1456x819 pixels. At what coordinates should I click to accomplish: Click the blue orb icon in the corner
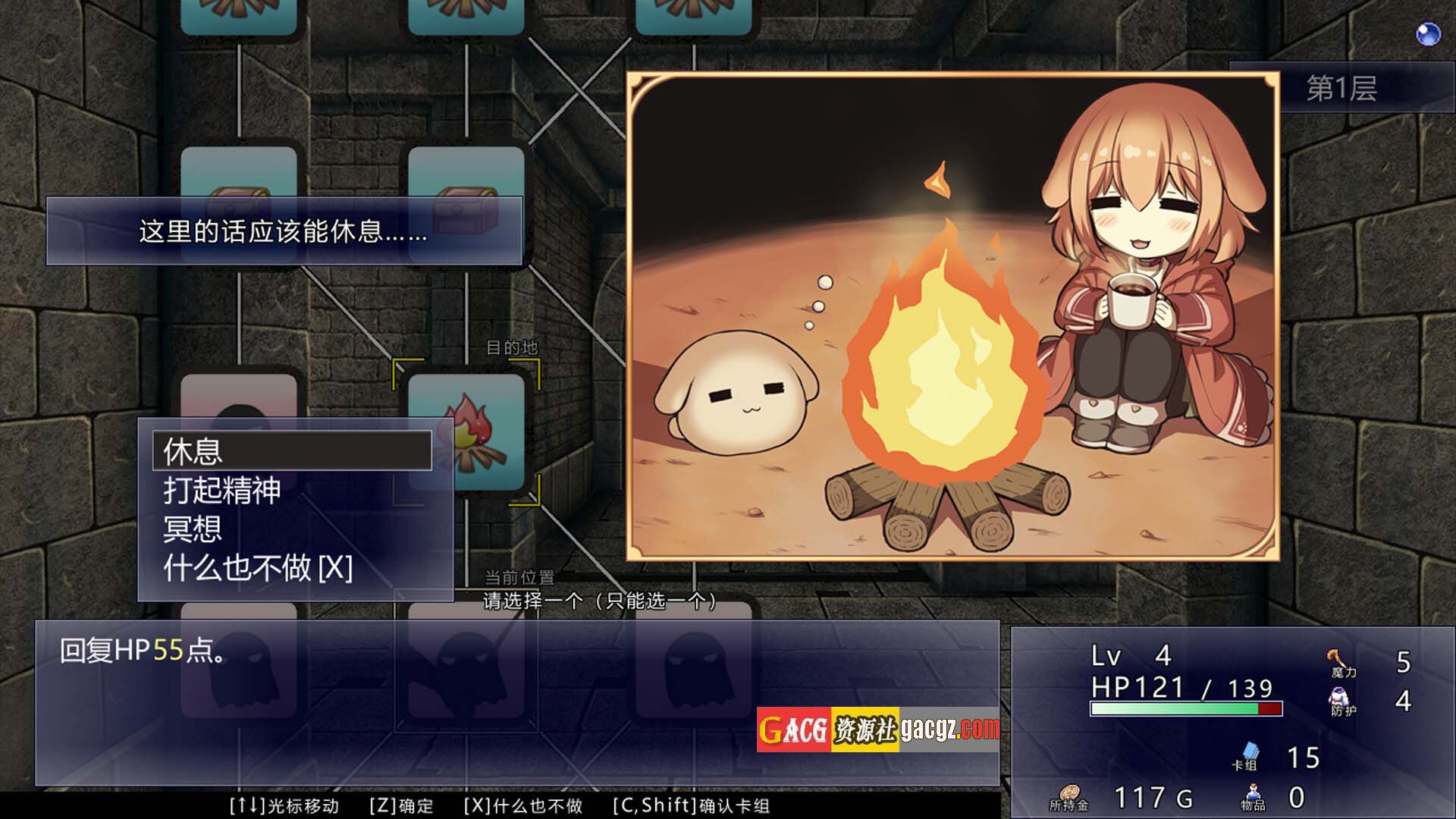1428,33
